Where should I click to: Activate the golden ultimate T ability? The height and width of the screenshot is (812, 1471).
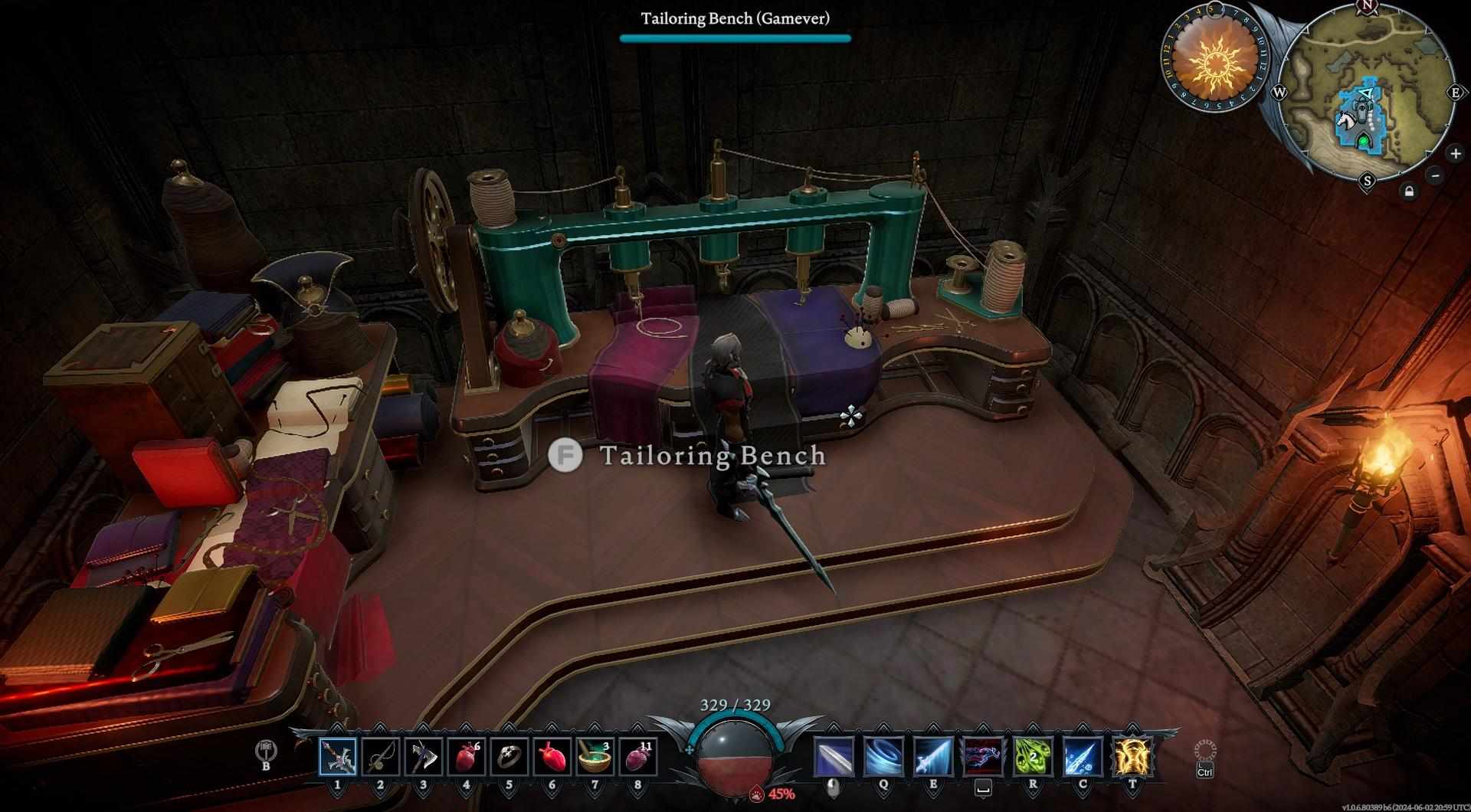coord(1132,756)
